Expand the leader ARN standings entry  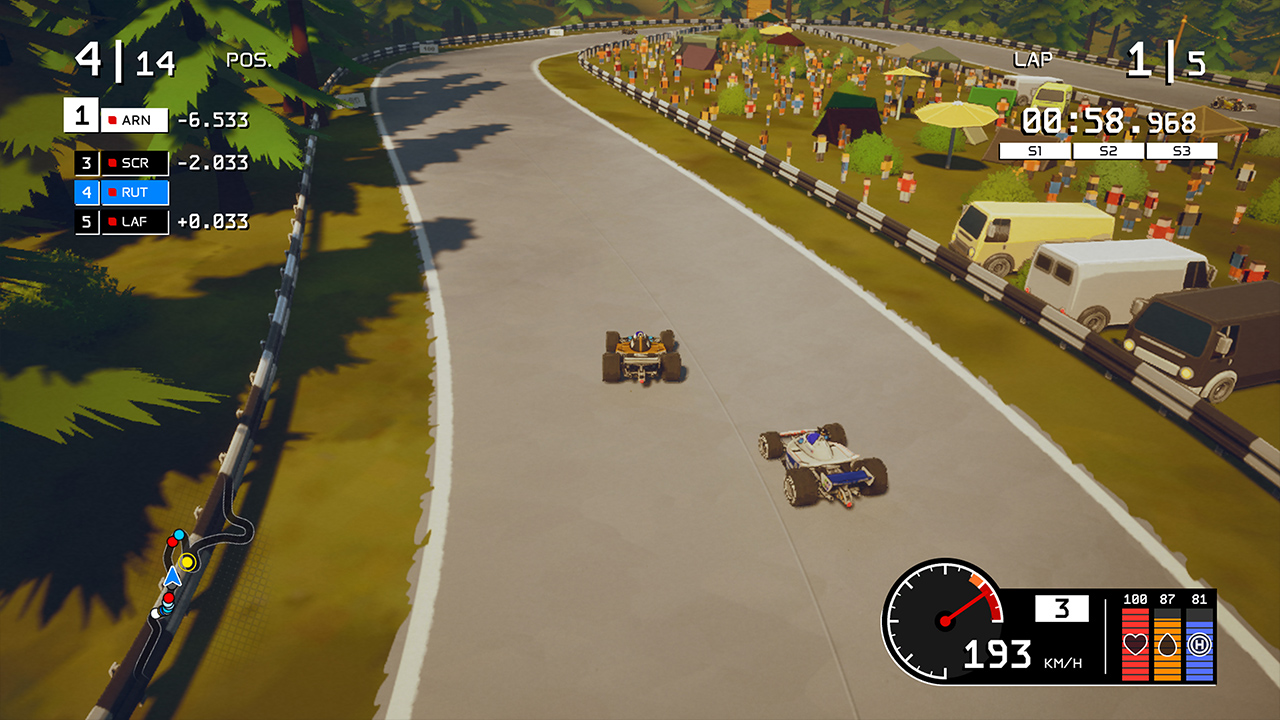pyautogui.click(x=135, y=119)
